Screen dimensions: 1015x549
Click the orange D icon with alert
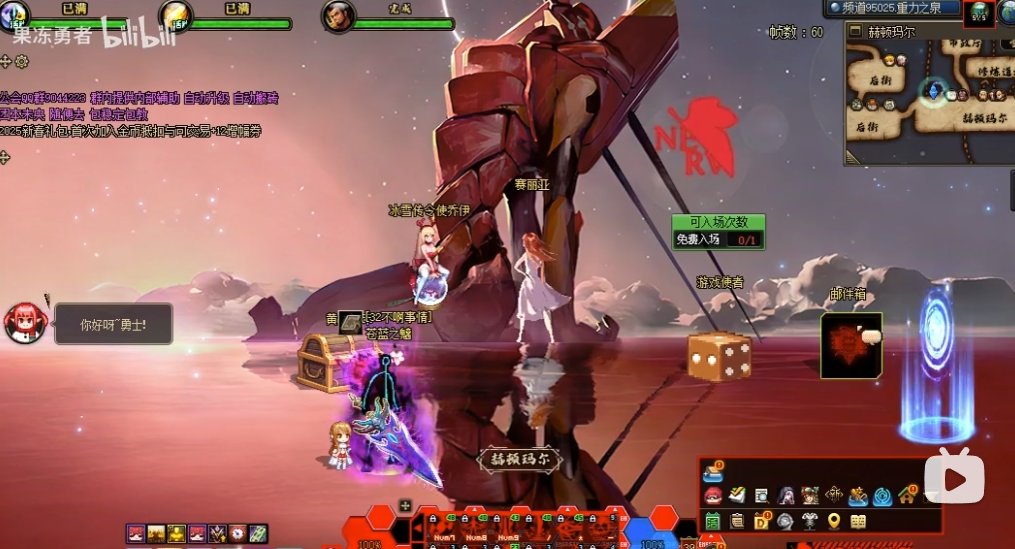pyautogui.click(x=761, y=521)
